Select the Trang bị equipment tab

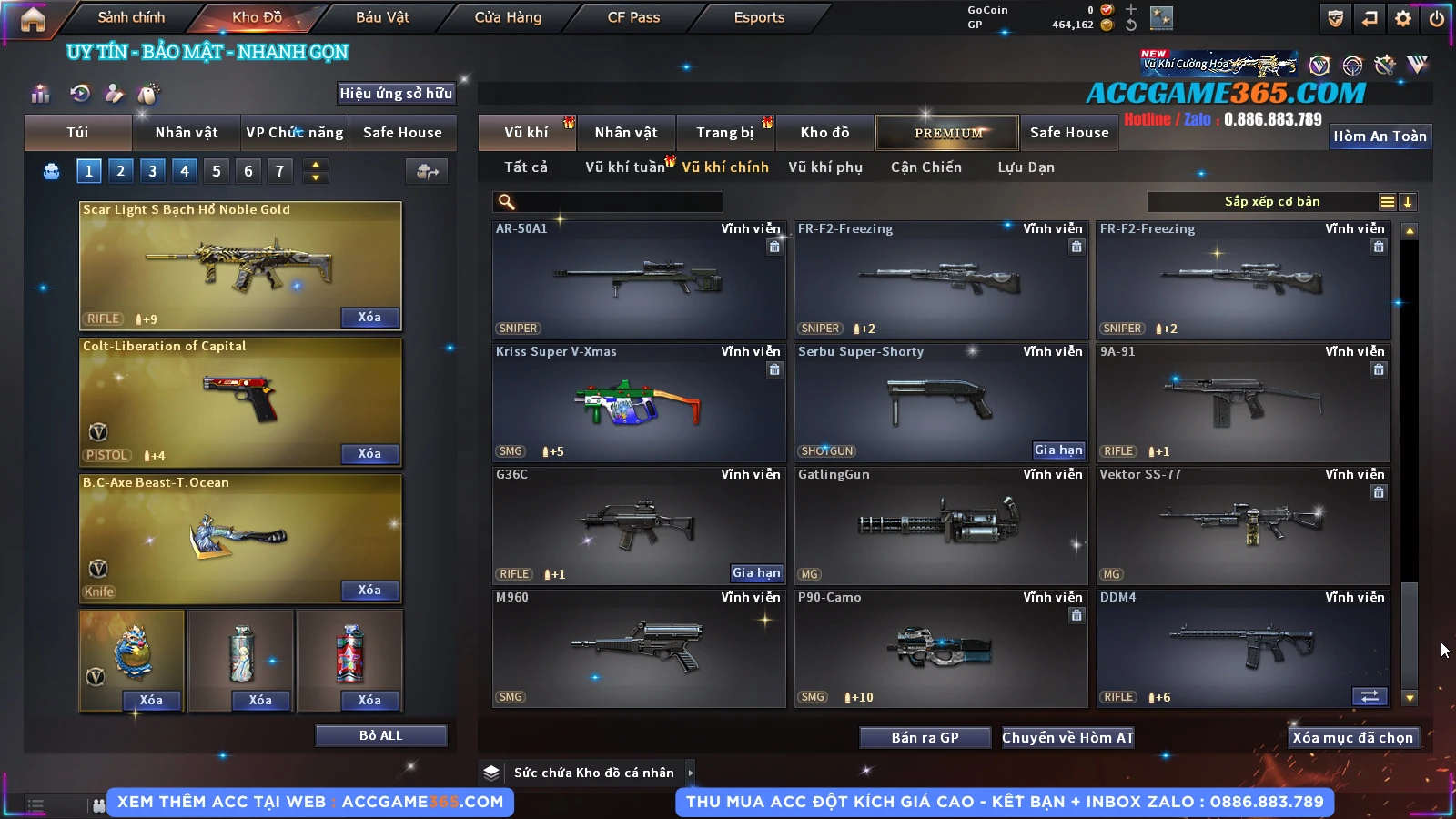[x=725, y=133]
